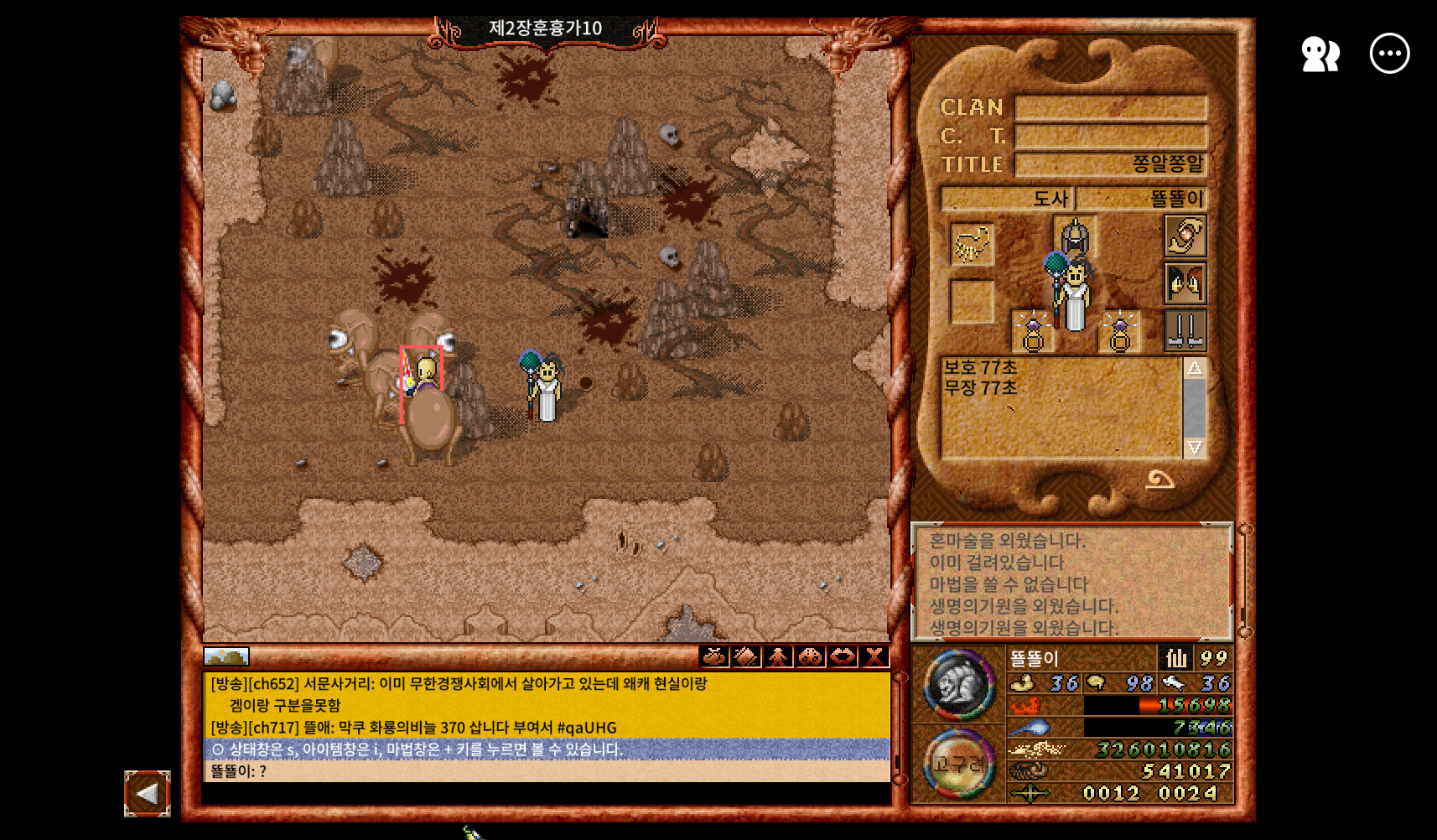
Task: Click the 고구려 nation orb
Action: tap(959, 764)
